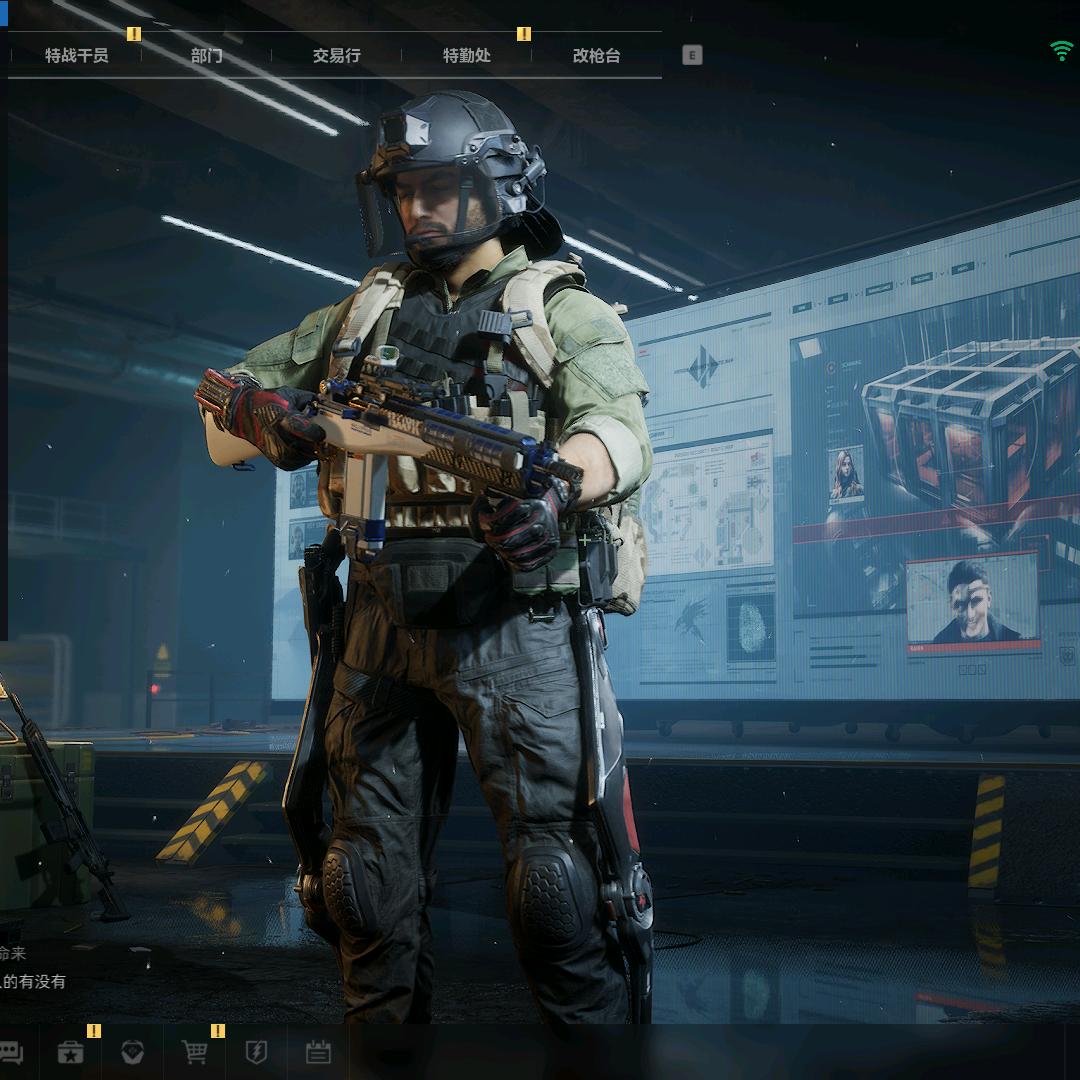Open the star crate icon

point(70,1052)
